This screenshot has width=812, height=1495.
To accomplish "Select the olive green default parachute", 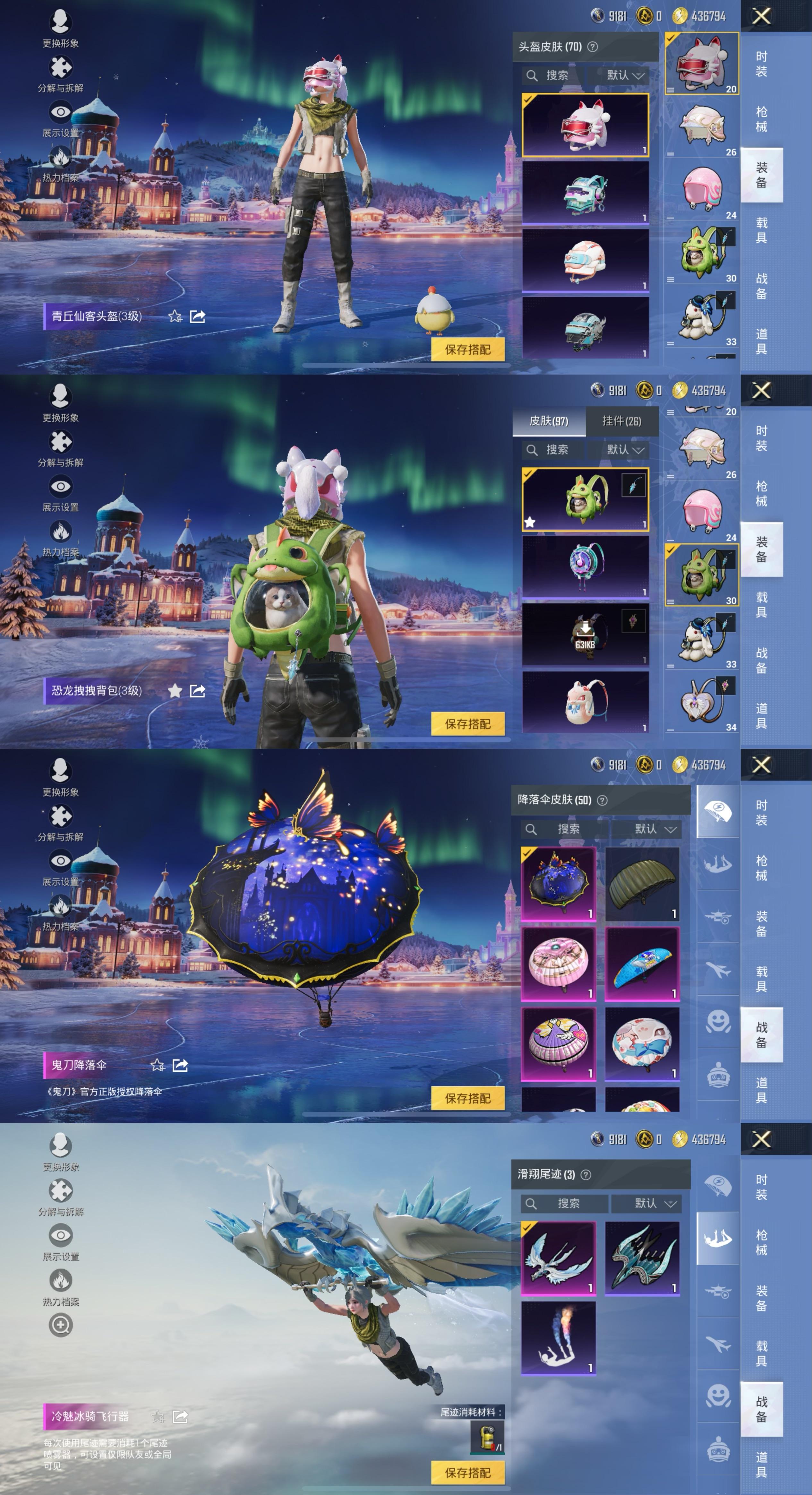I will pyautogui.click(x=642, y=884).
